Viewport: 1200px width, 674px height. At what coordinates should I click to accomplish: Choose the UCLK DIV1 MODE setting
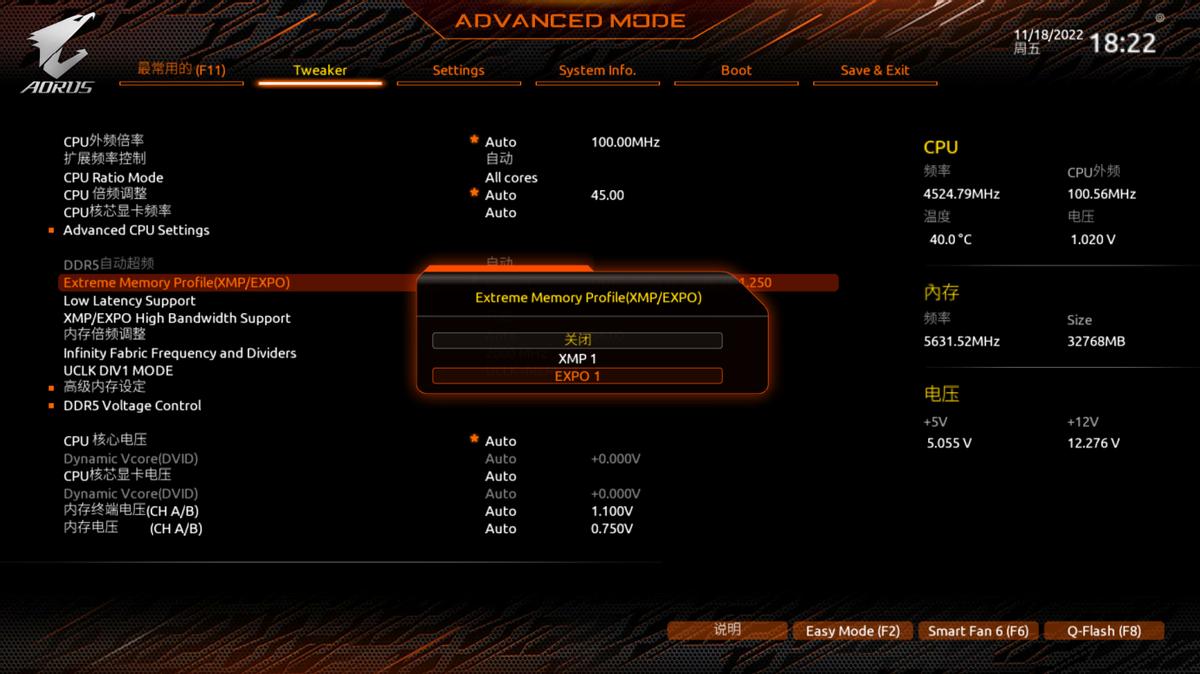pyautogui.click(x=118, y=370)
